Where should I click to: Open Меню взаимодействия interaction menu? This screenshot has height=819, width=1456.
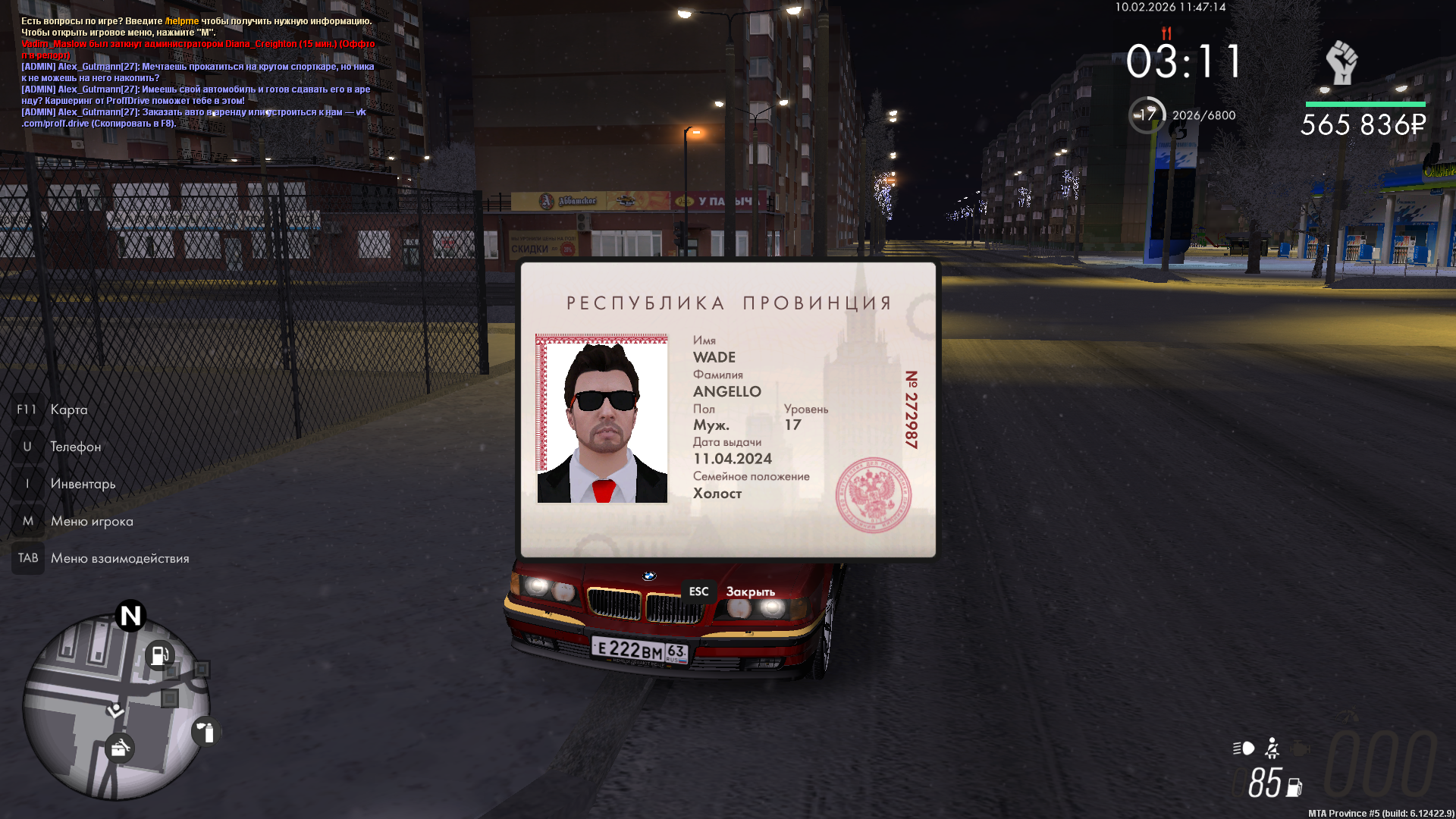point(119,558)
